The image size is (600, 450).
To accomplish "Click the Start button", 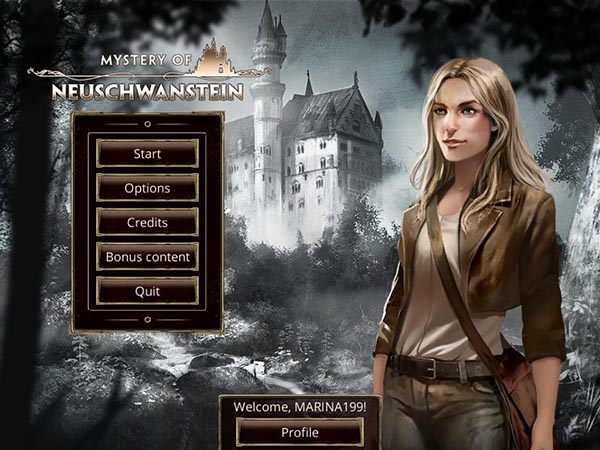I will point(147,154).
